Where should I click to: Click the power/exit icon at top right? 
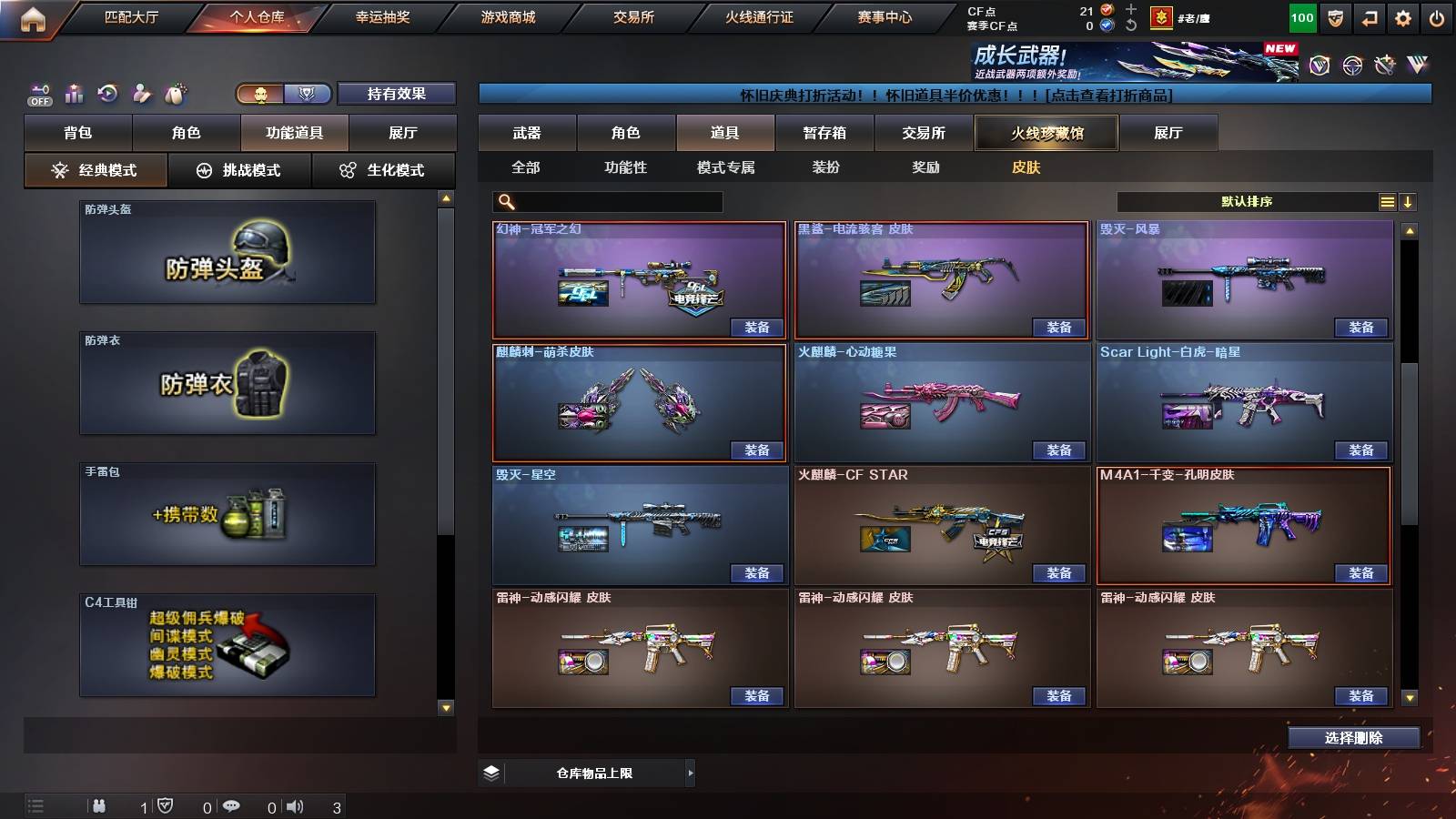coord(1436,16)
